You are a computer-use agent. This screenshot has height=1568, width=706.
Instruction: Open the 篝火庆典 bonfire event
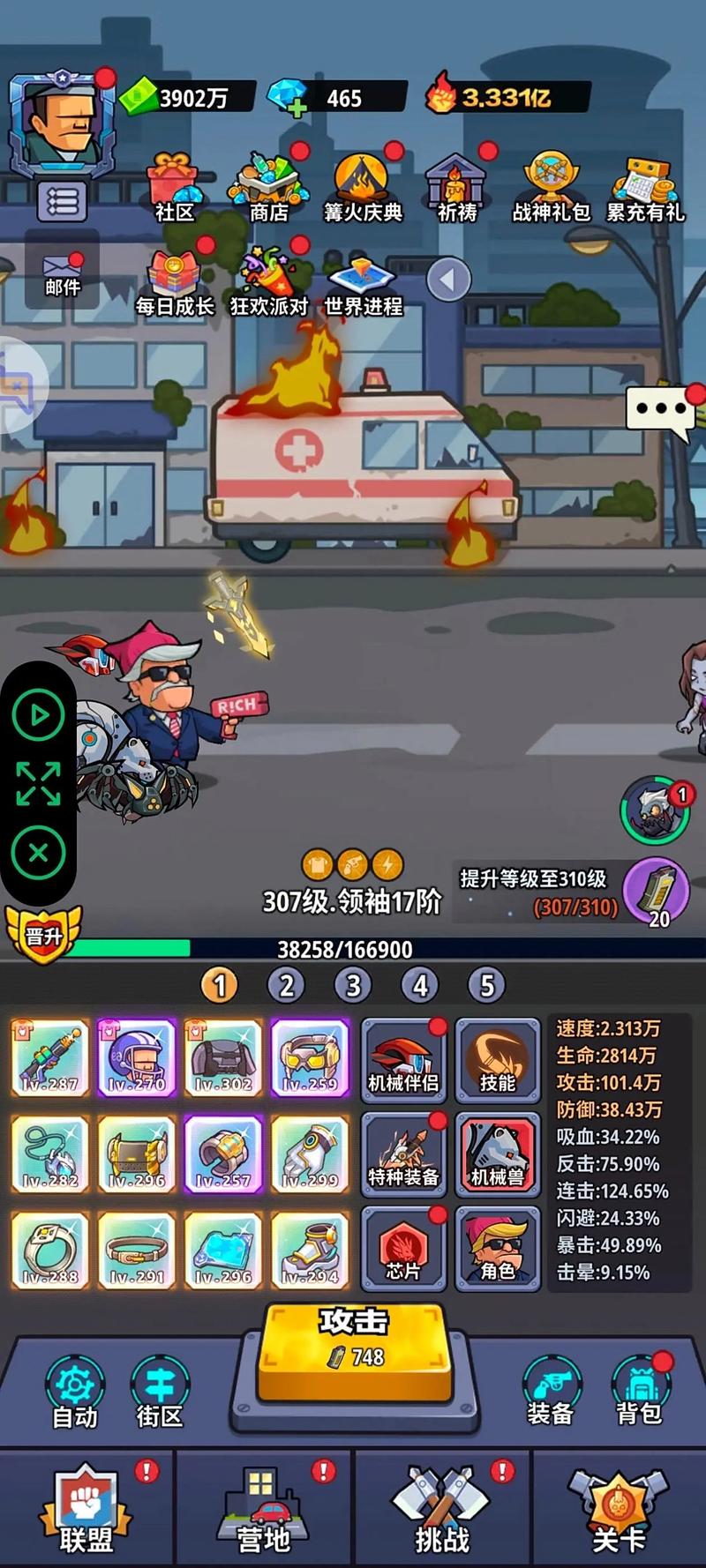pyautogui.click(x=363, y=185)
